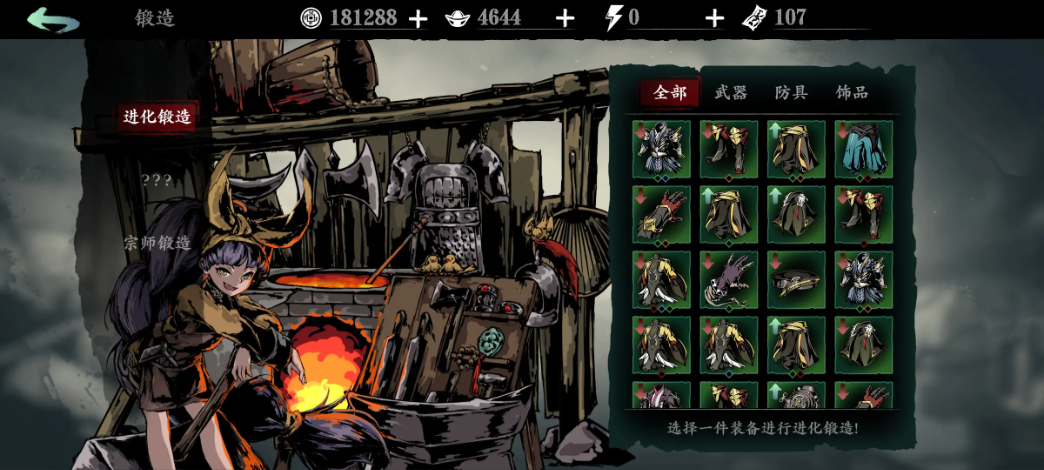
Task: Add more copper coins with the plus button
Action: pos(418,18)
